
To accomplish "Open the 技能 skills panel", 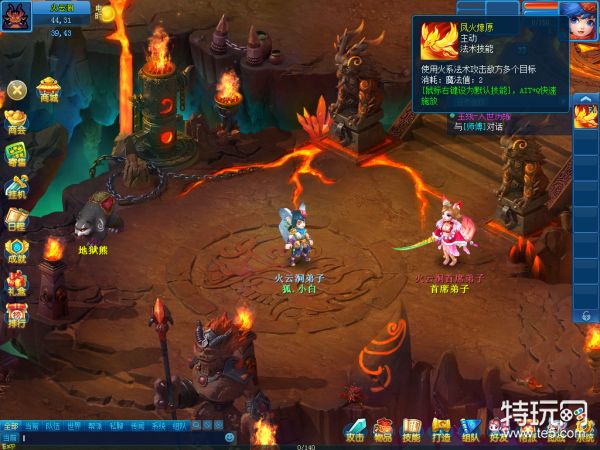I will click(412, 430).
